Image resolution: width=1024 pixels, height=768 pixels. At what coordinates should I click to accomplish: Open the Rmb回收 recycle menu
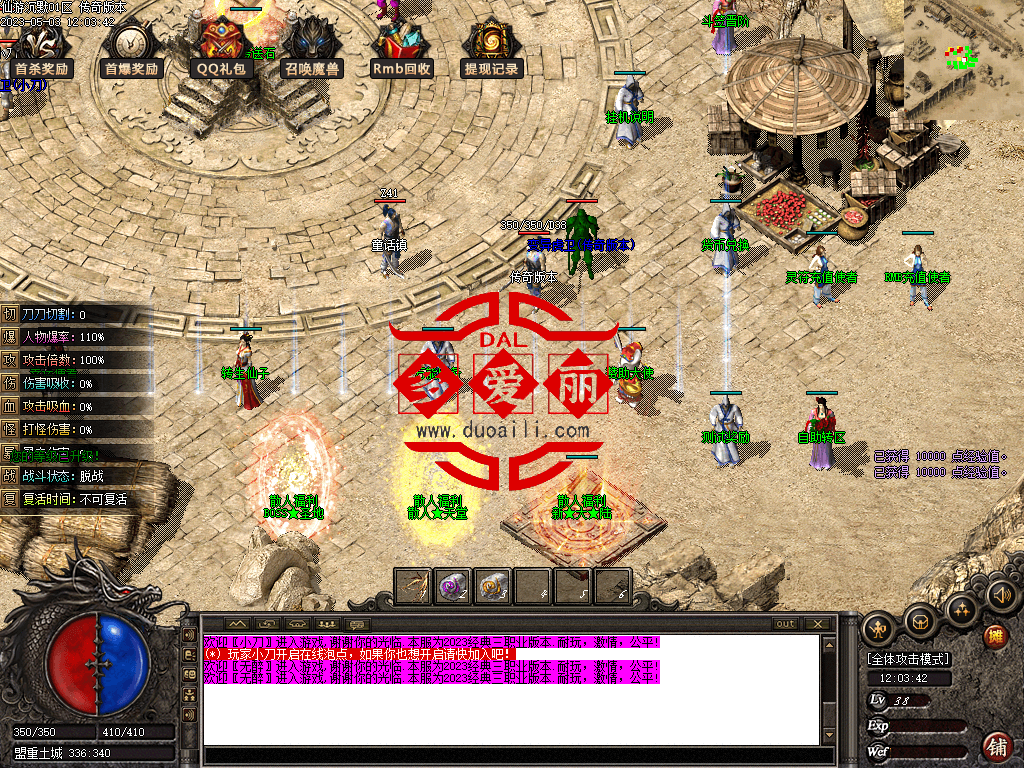pyautogui.click(x=401, y=50)
